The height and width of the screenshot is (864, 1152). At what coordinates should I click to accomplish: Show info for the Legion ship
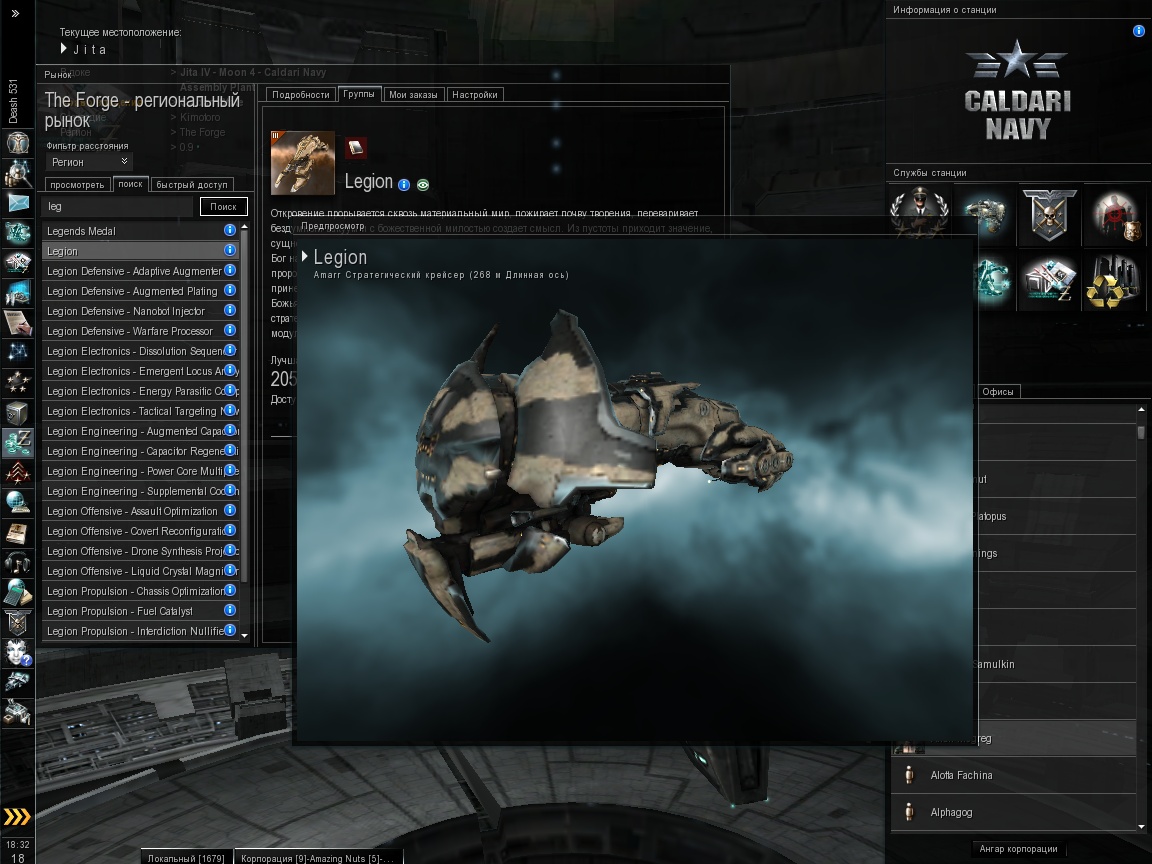click(404, 185)
